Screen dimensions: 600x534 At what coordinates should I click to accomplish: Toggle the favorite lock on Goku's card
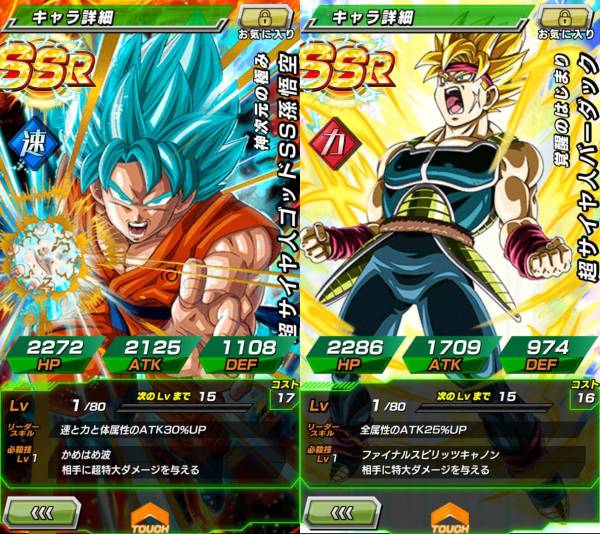265,18
